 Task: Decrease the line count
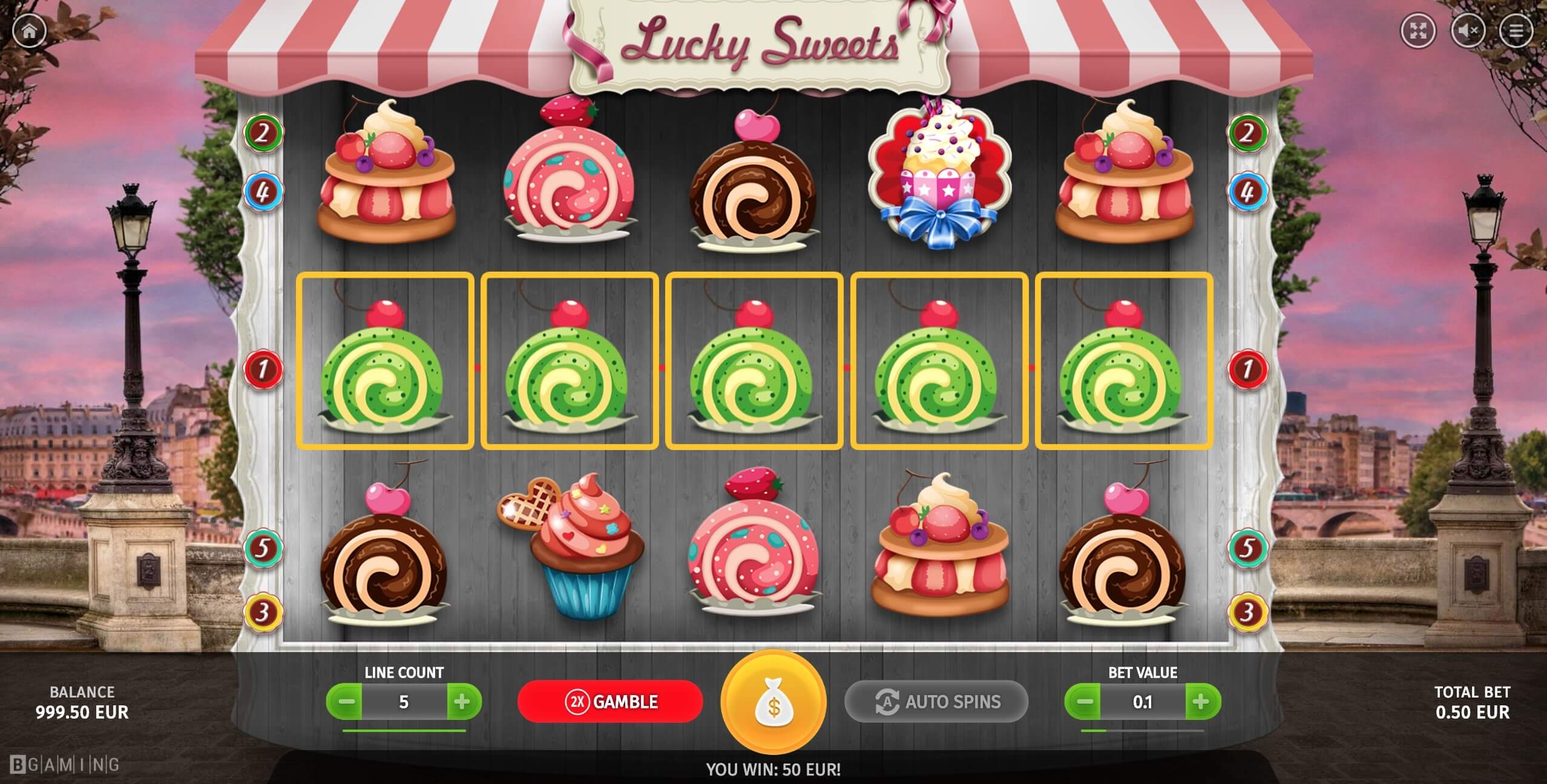346,702
